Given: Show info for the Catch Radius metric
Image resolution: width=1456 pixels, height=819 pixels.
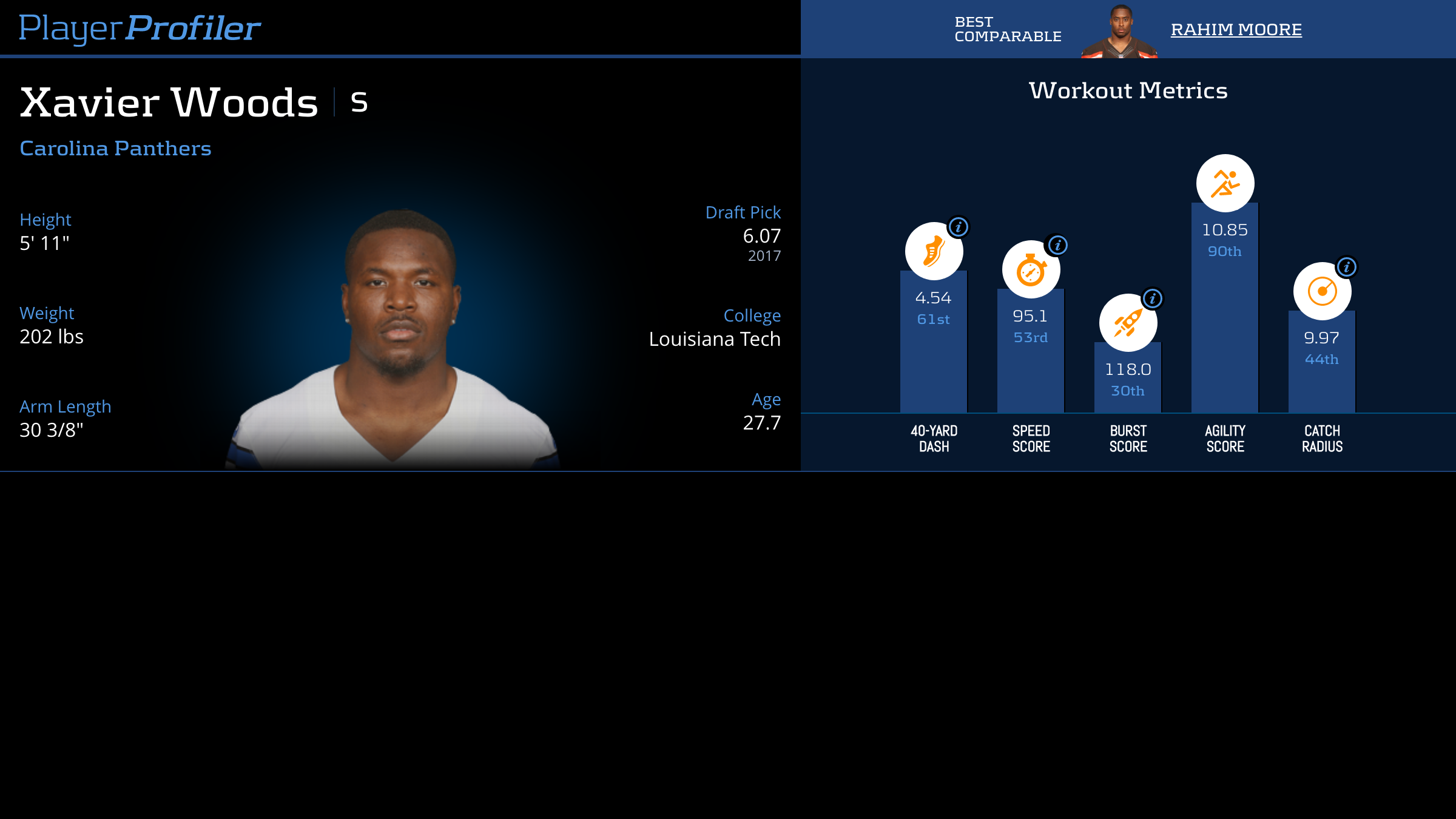Looking at the screenshot, I should coord(1347,266).
